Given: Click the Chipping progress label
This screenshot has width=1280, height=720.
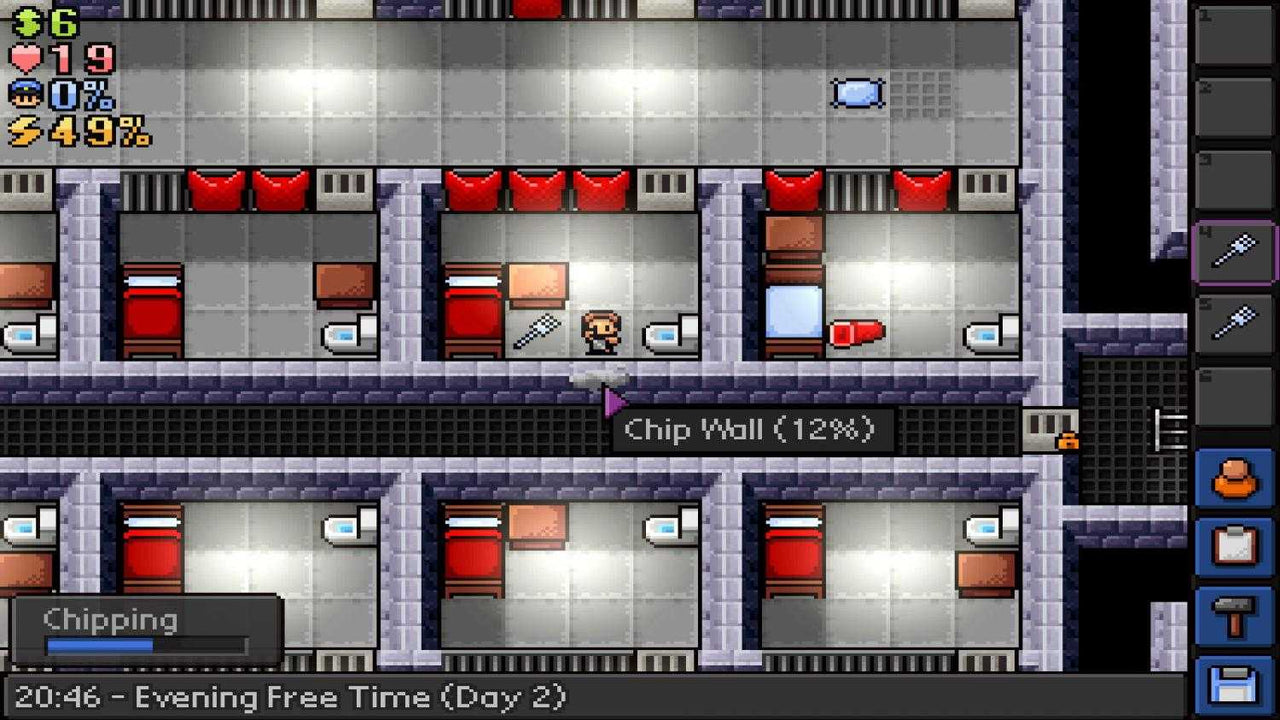Looking at the screenshot, I should tap(110, 620).
